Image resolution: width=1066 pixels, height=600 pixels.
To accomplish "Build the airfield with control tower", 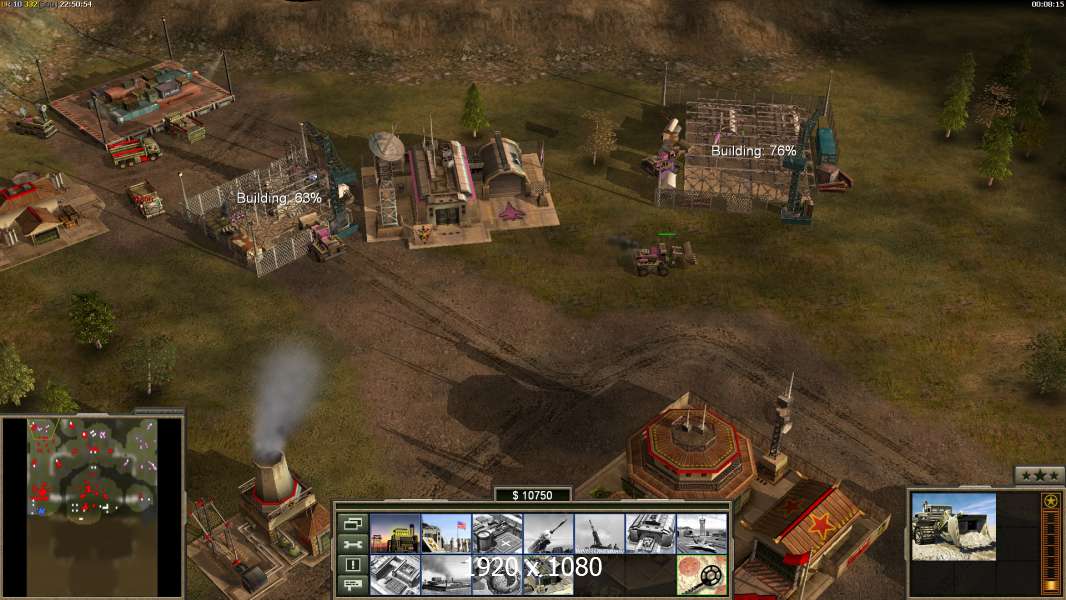I will (701, 534).
